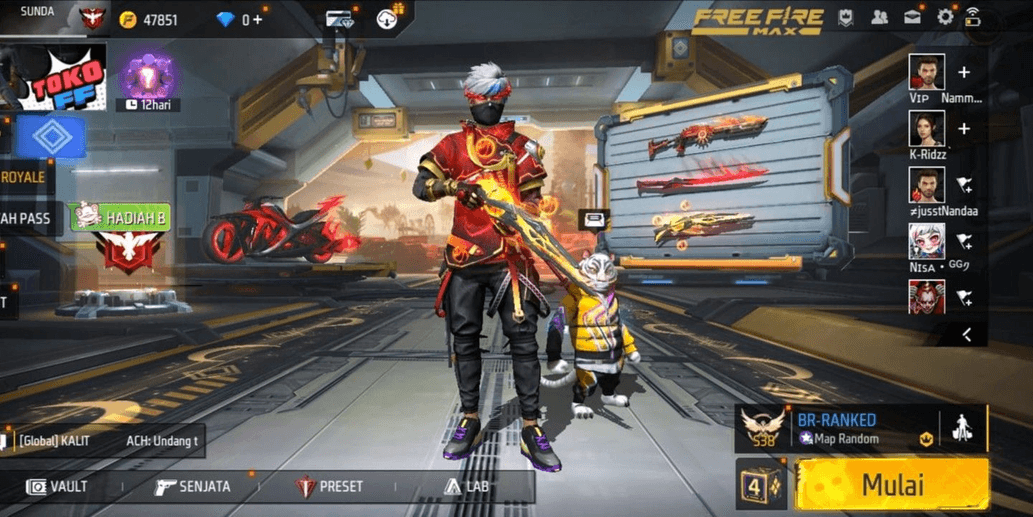Open the Hadiah B gift banner
The height and width of the screenshot is (517, 1033).
click(x=119, y=216)
